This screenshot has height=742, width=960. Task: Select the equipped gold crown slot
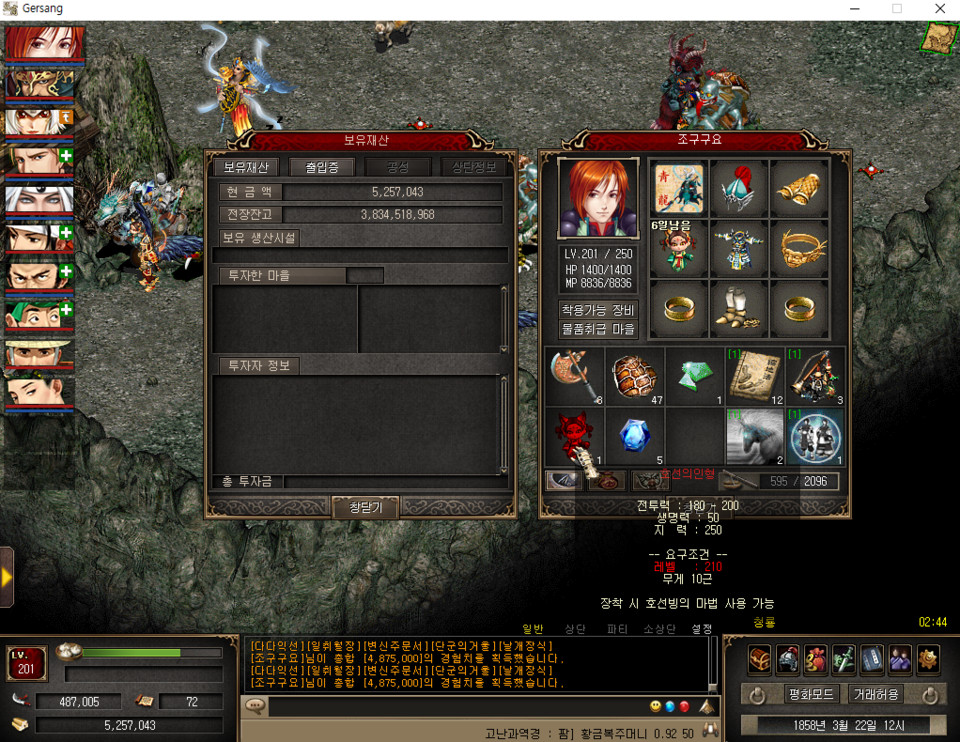[x=799, y=247]
